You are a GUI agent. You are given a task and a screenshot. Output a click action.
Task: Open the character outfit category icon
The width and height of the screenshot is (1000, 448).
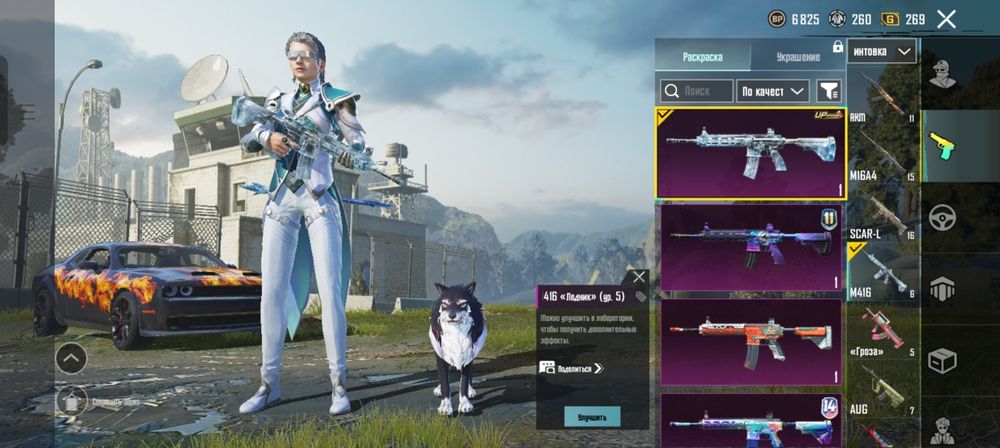click(x=942, y=74)
